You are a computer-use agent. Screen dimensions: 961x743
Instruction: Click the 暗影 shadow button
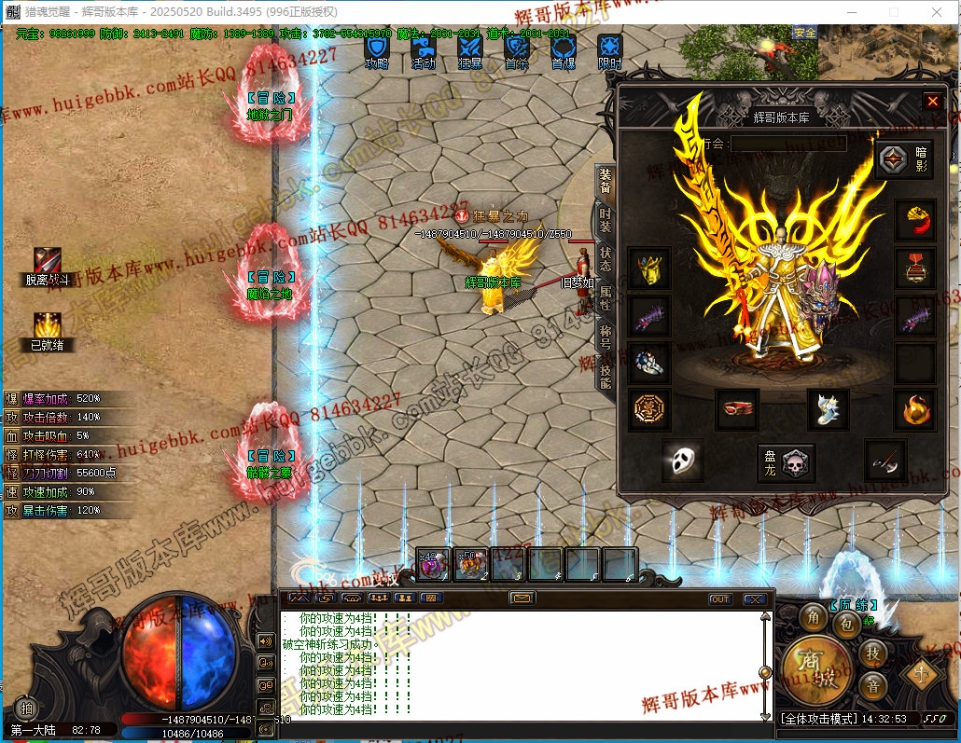(x=905, y=159)
